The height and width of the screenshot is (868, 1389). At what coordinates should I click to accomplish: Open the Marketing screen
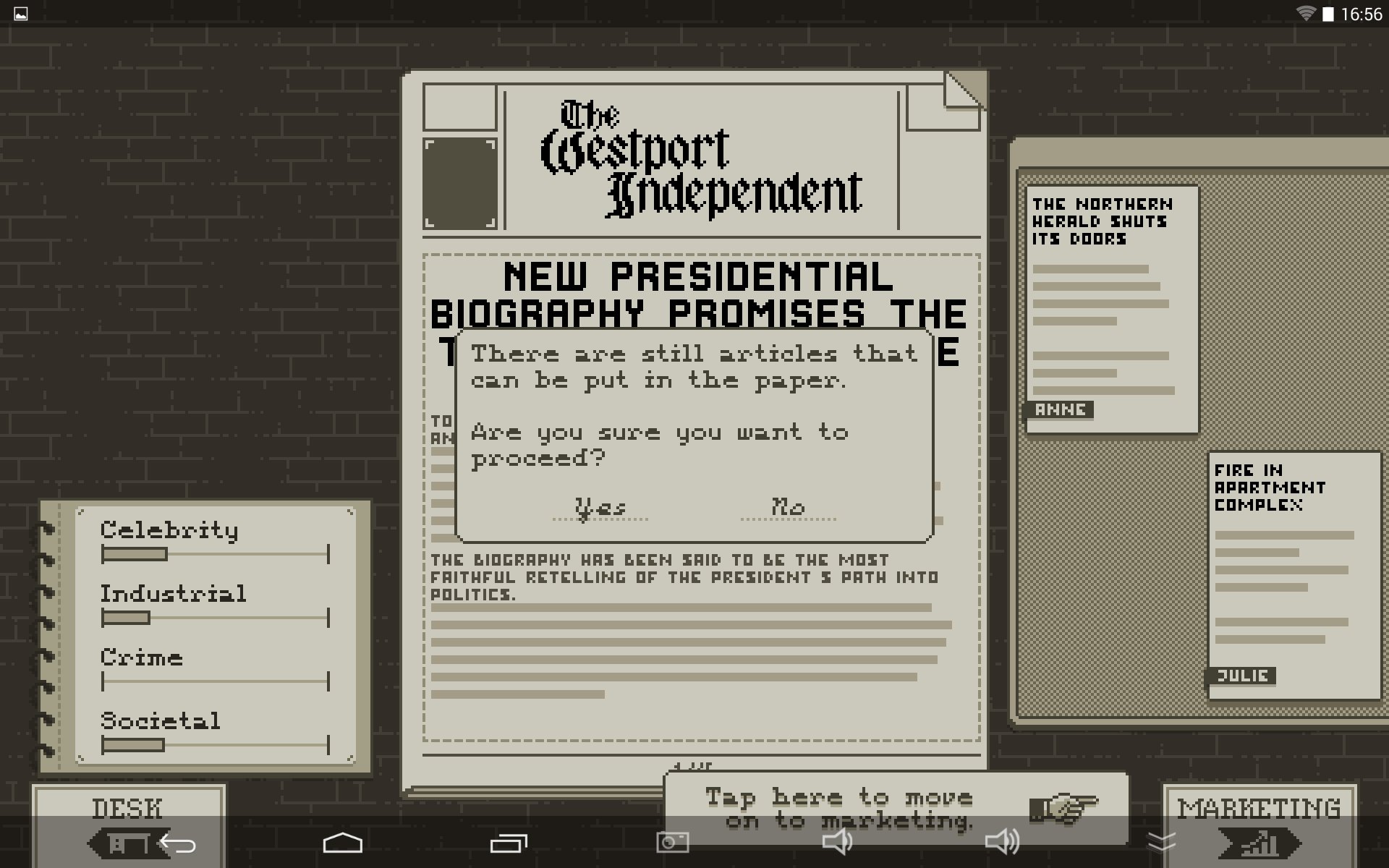1259,807
